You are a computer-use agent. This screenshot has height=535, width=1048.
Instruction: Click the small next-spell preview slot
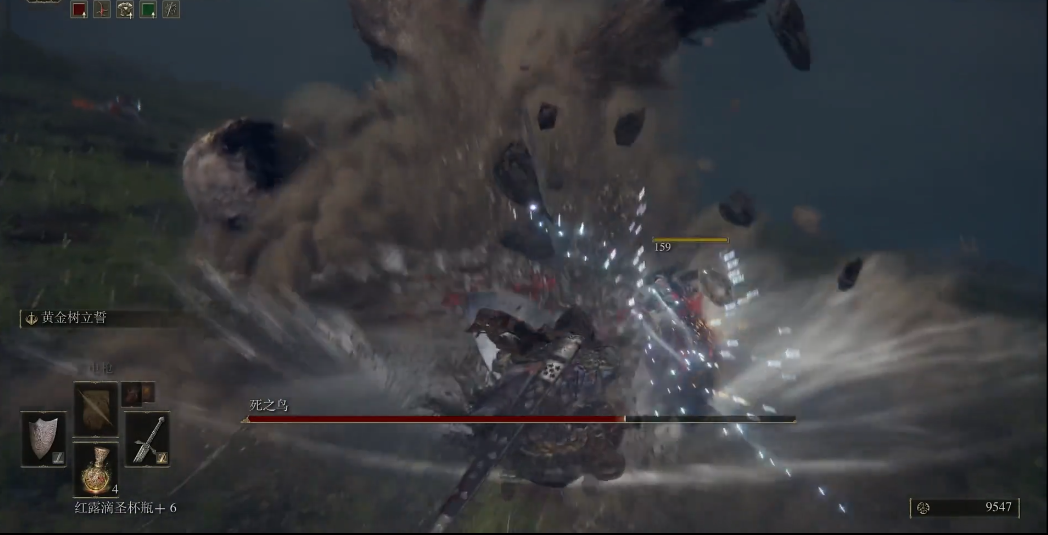(x=137, y=392)
